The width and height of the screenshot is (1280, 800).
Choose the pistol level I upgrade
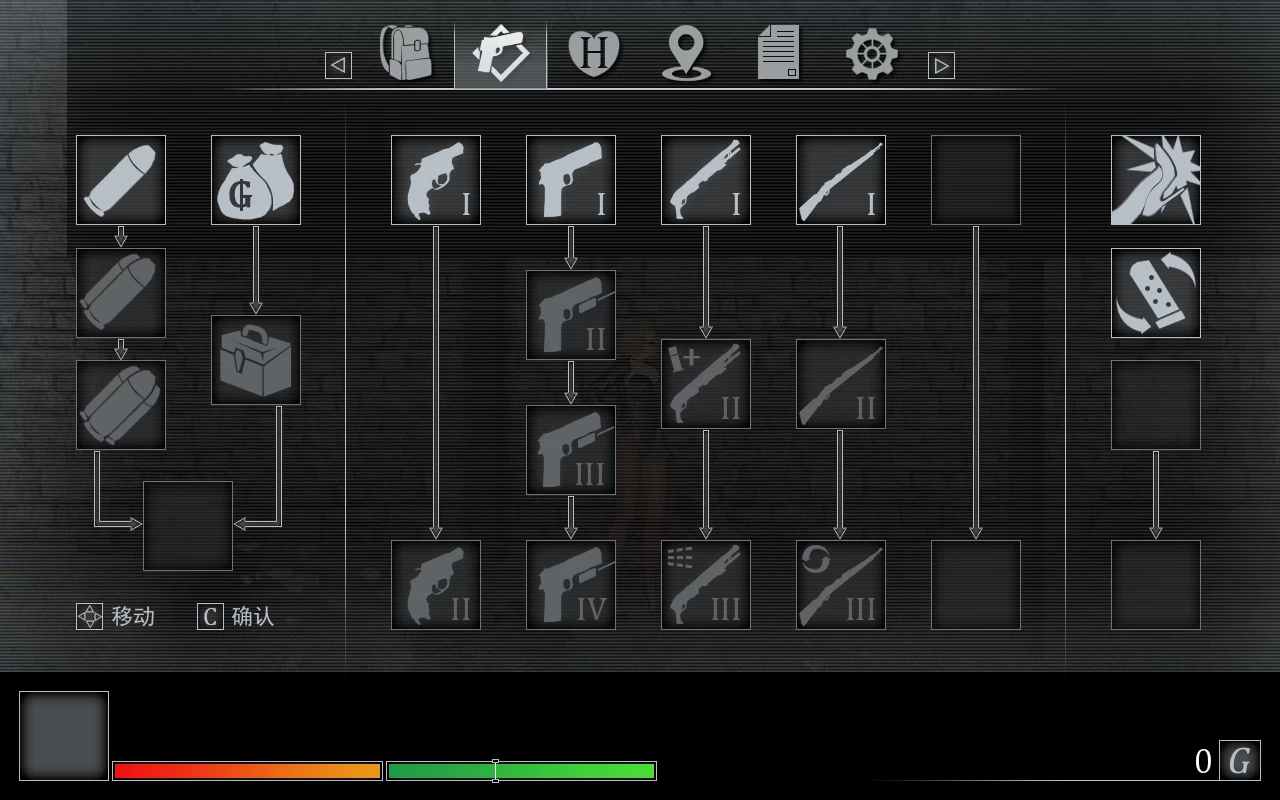(x=571, y=180)
